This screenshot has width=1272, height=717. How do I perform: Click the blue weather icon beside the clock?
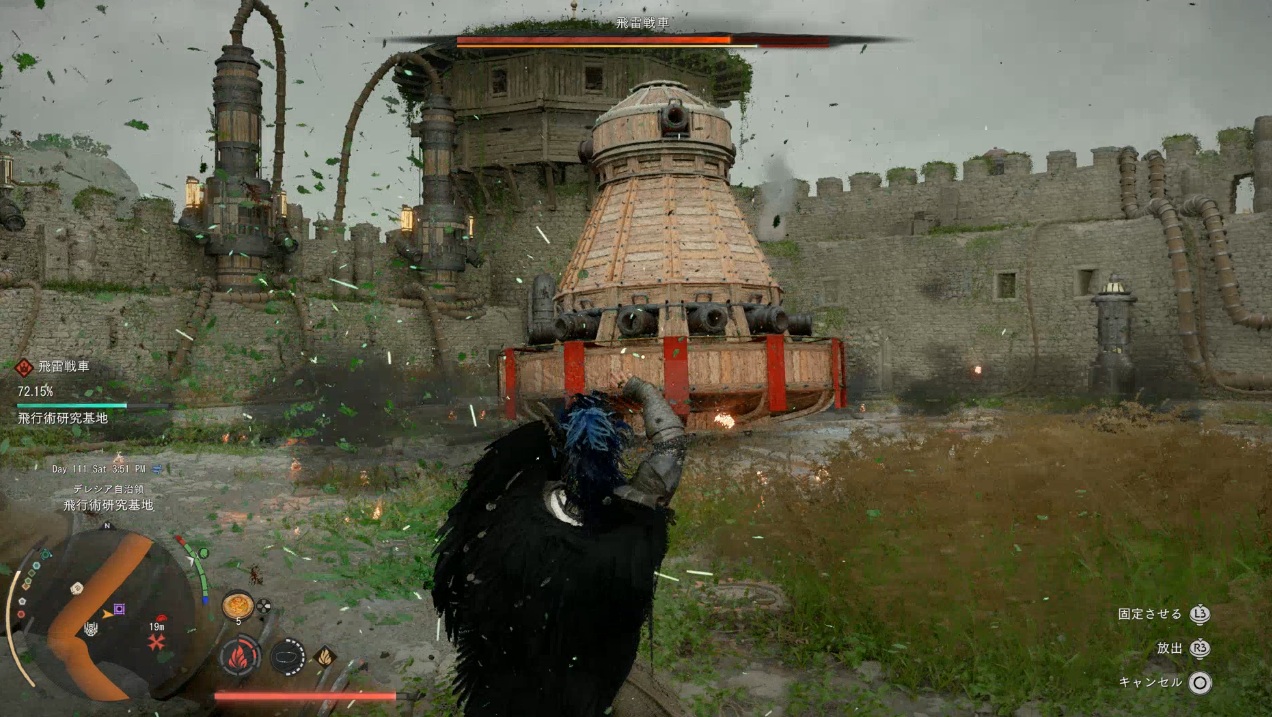coord(157,468)
